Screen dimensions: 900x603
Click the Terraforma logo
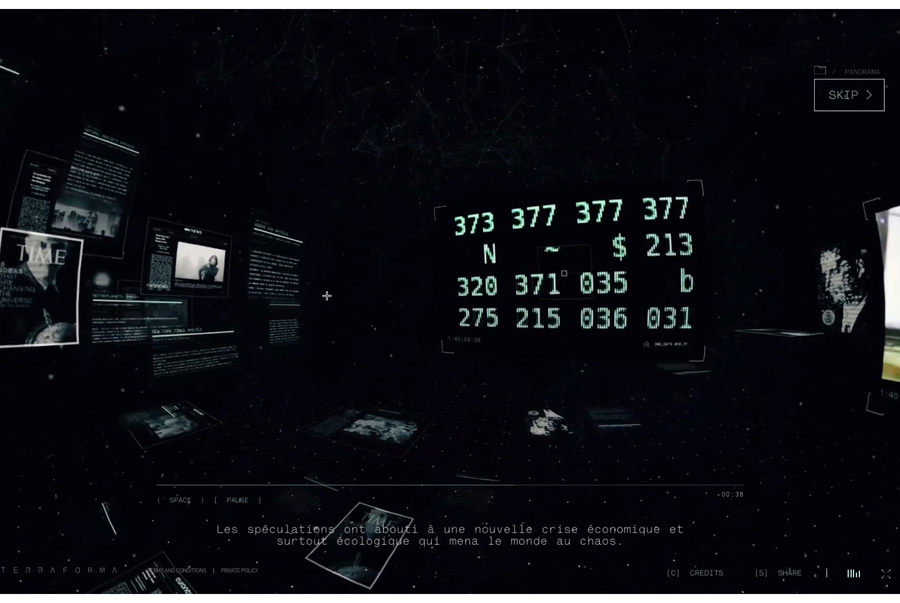[x=62, y=570]
